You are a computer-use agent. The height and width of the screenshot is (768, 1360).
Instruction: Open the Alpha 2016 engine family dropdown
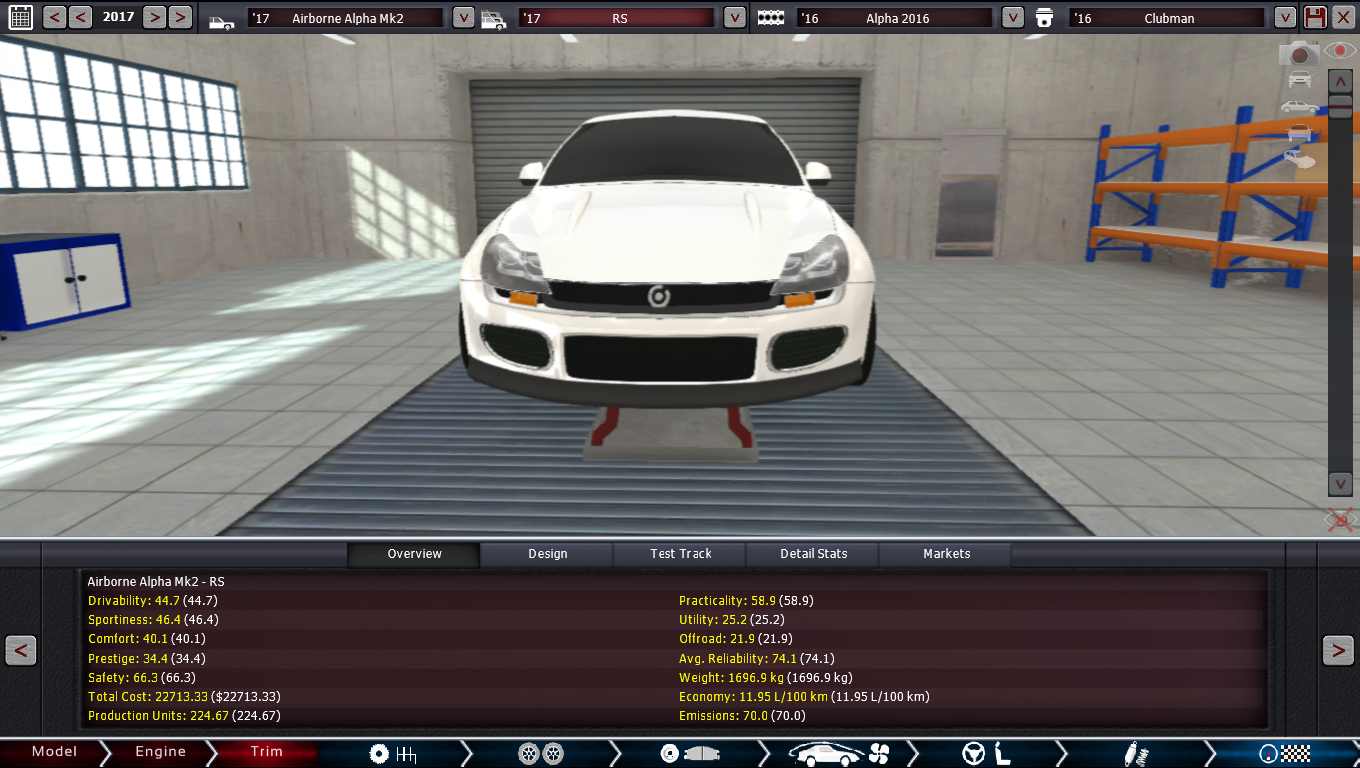point(1012,18)
